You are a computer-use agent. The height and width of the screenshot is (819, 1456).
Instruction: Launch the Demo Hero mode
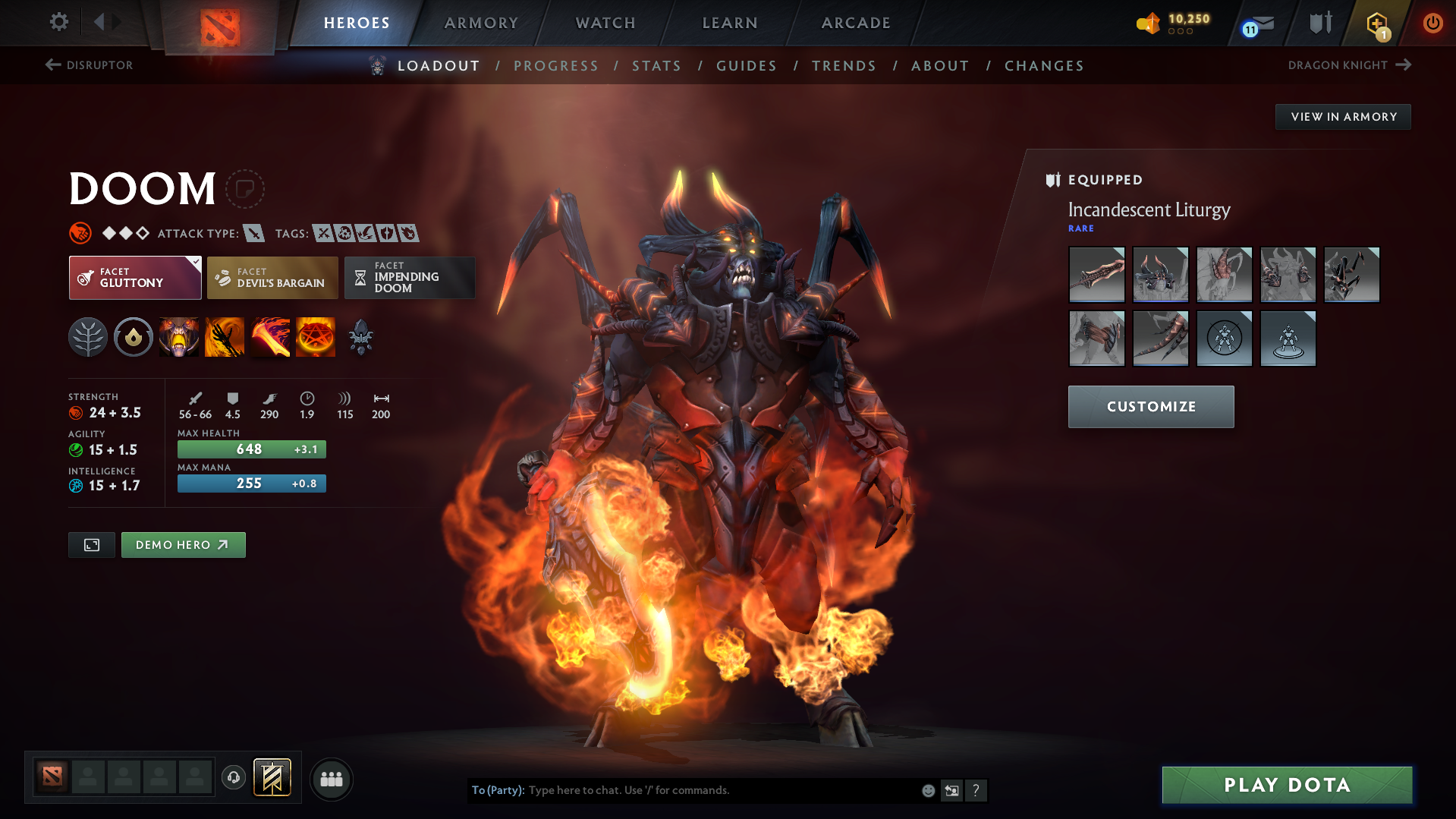click(183, 545)
